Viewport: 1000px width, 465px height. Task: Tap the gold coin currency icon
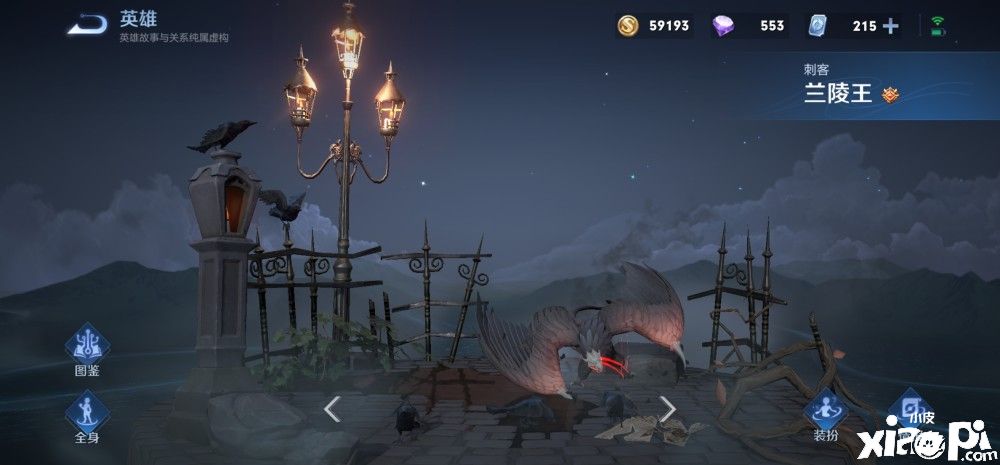628,26
